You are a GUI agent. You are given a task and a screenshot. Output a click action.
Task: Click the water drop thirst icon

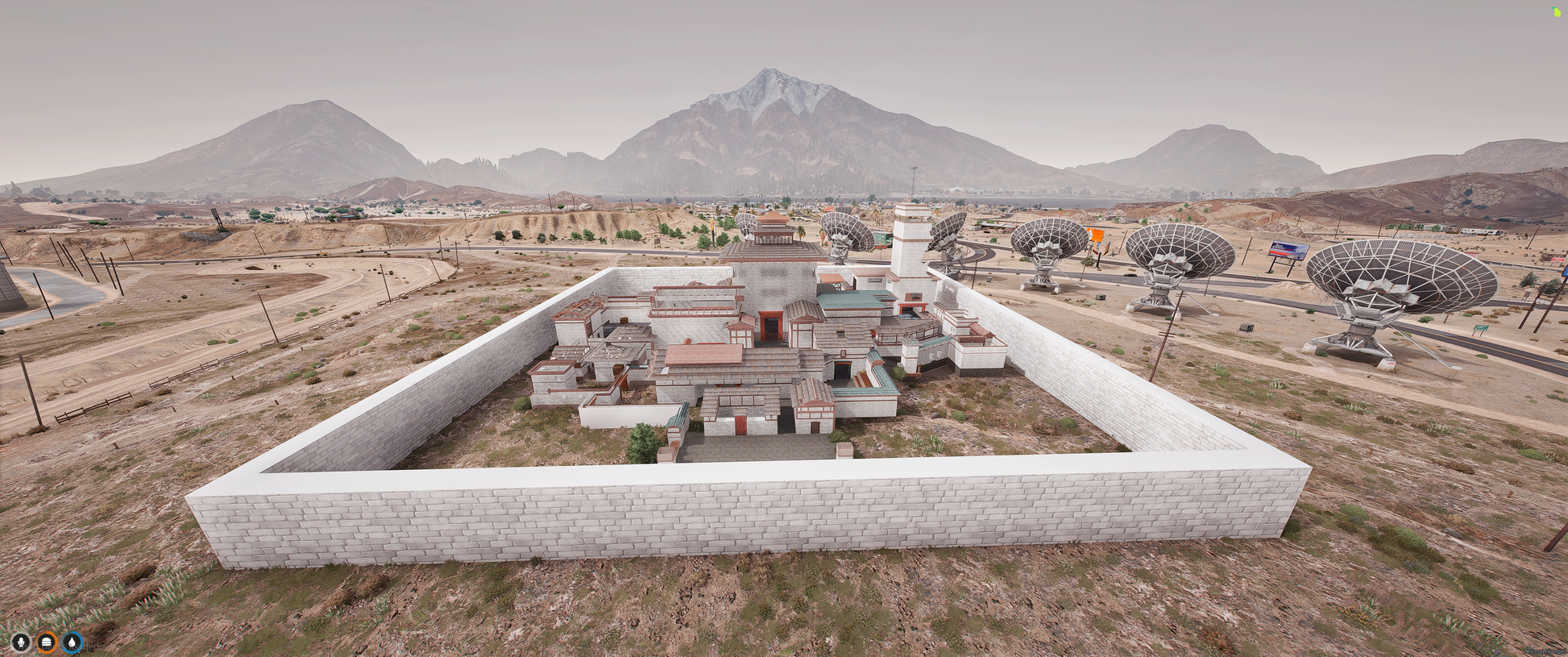click(73, 642)
